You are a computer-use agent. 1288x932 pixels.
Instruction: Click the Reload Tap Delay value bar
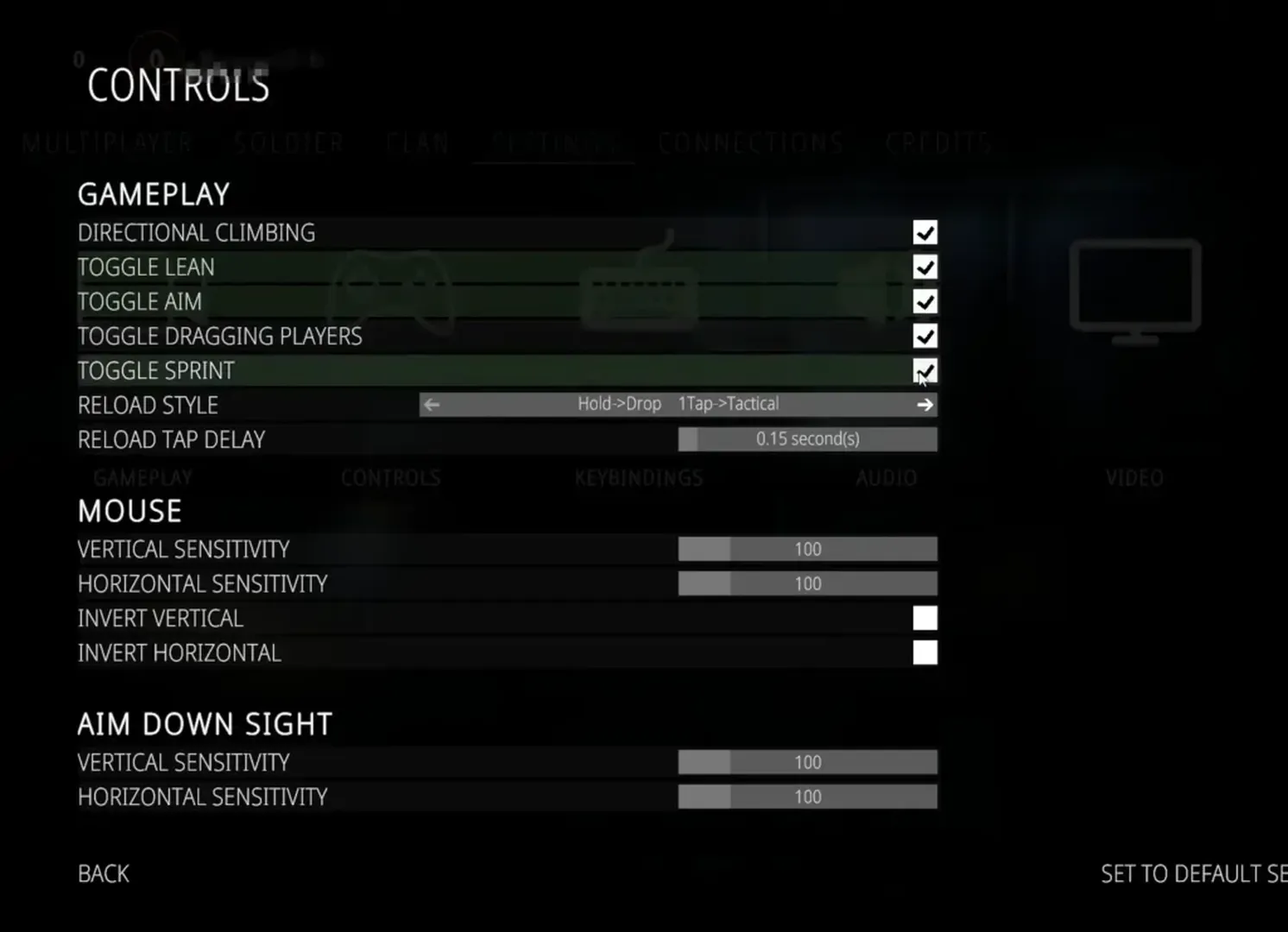click(807, 439)
